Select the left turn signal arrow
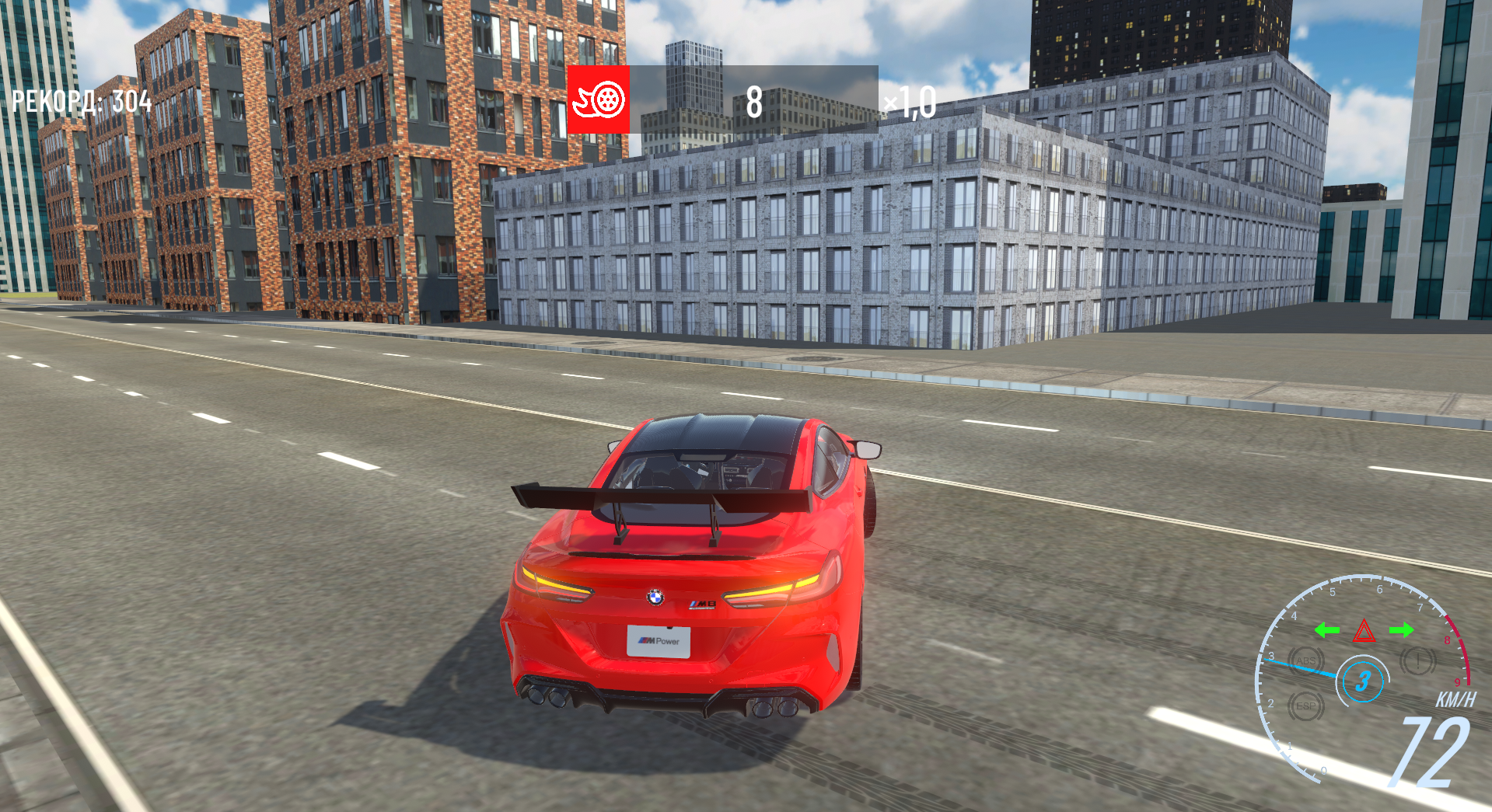Screen dimensions: 1492x812 click(x=1327, y=630)
